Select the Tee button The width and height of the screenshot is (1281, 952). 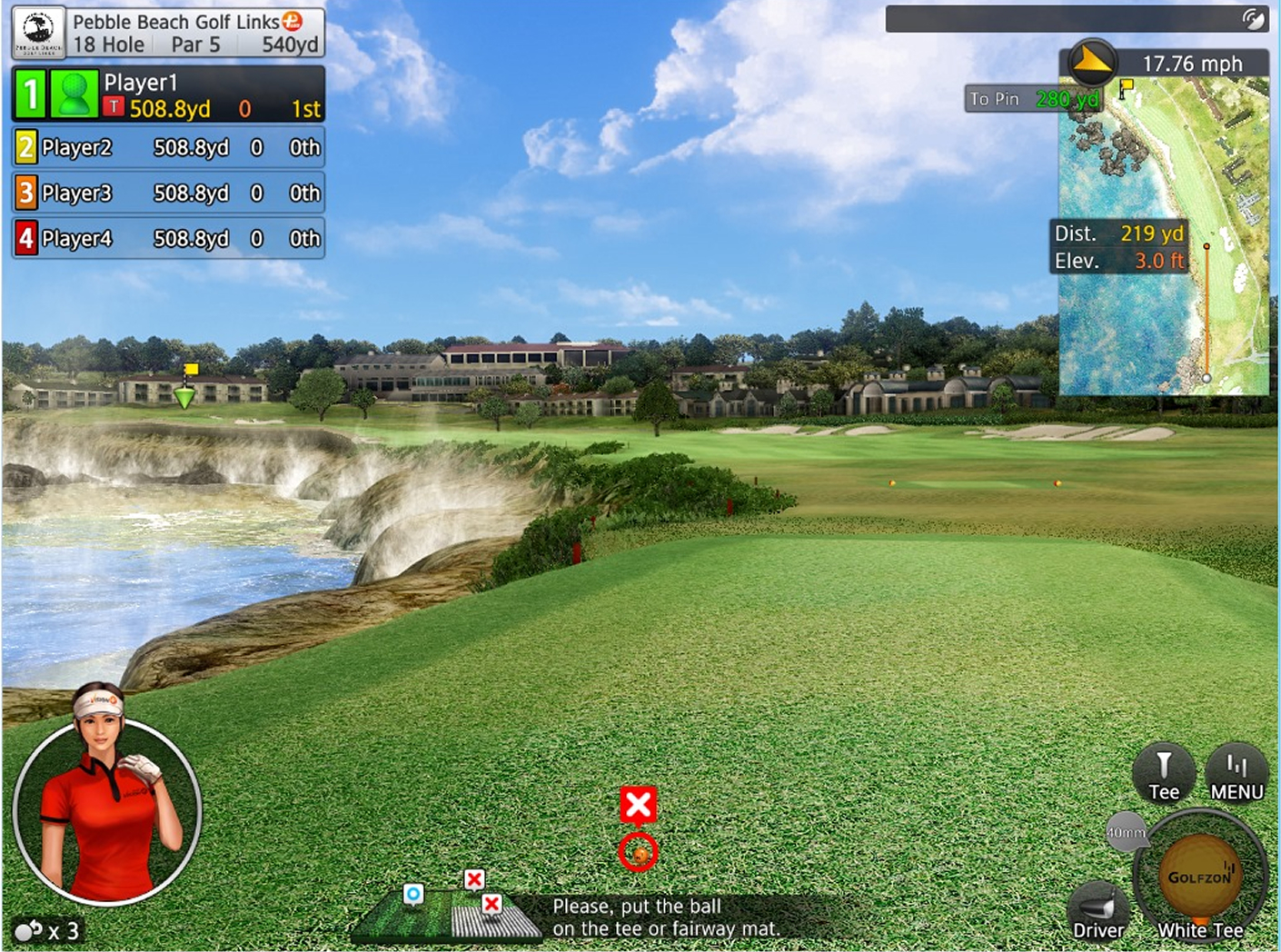1163,774
